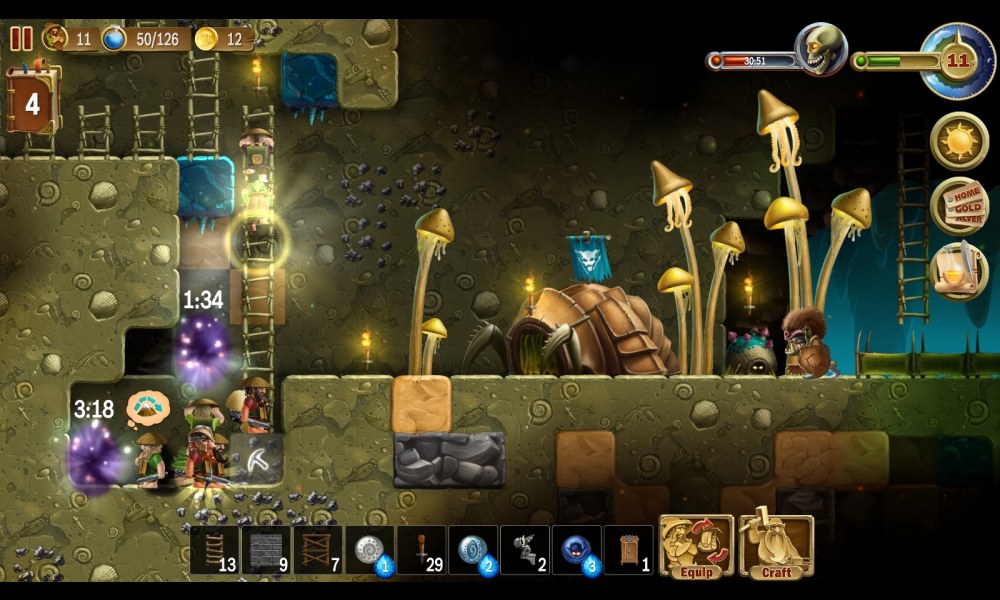
Task: Click the sun daylight button
Action: (960, 141)
